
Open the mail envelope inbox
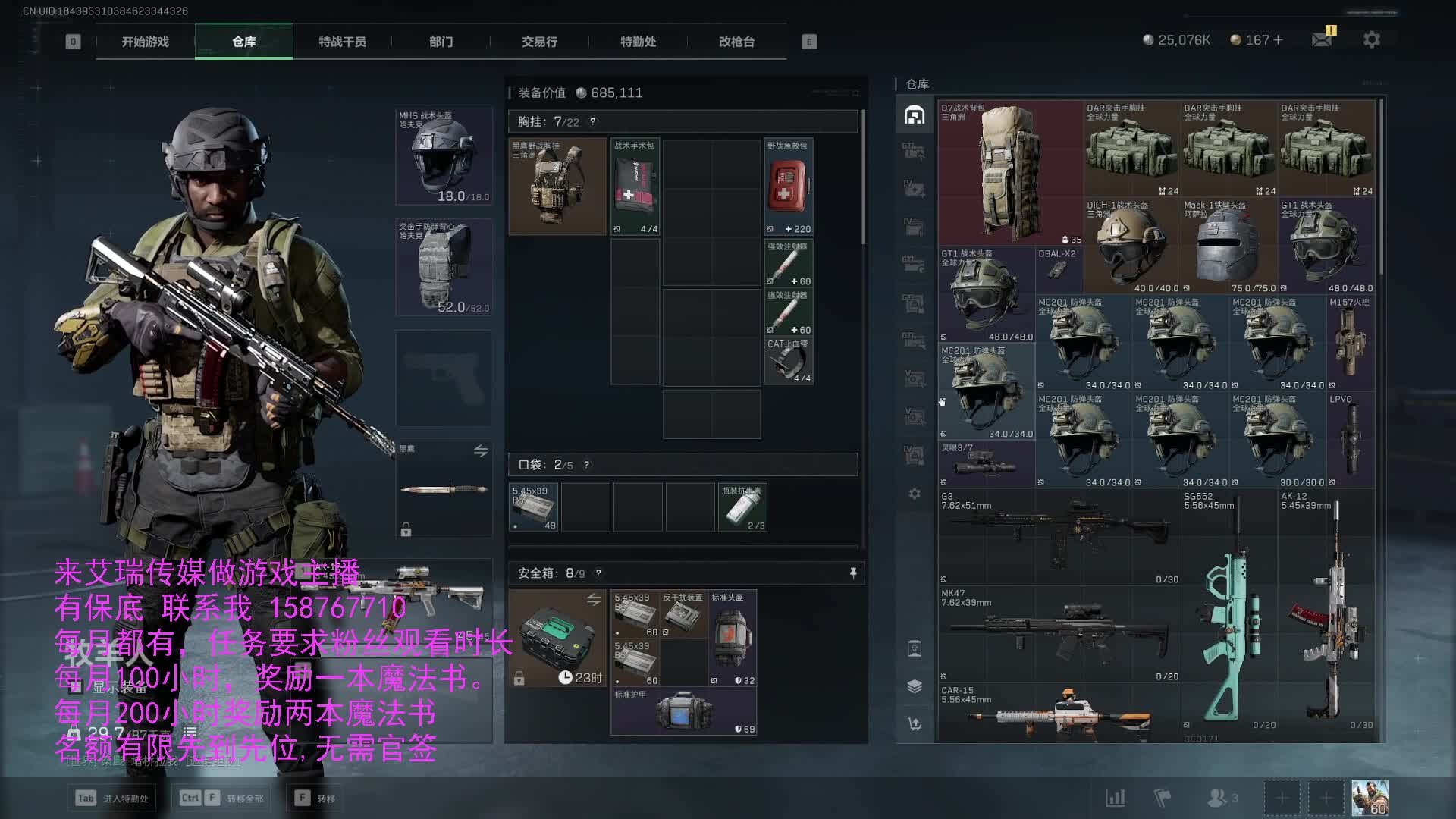(1322, 39)
